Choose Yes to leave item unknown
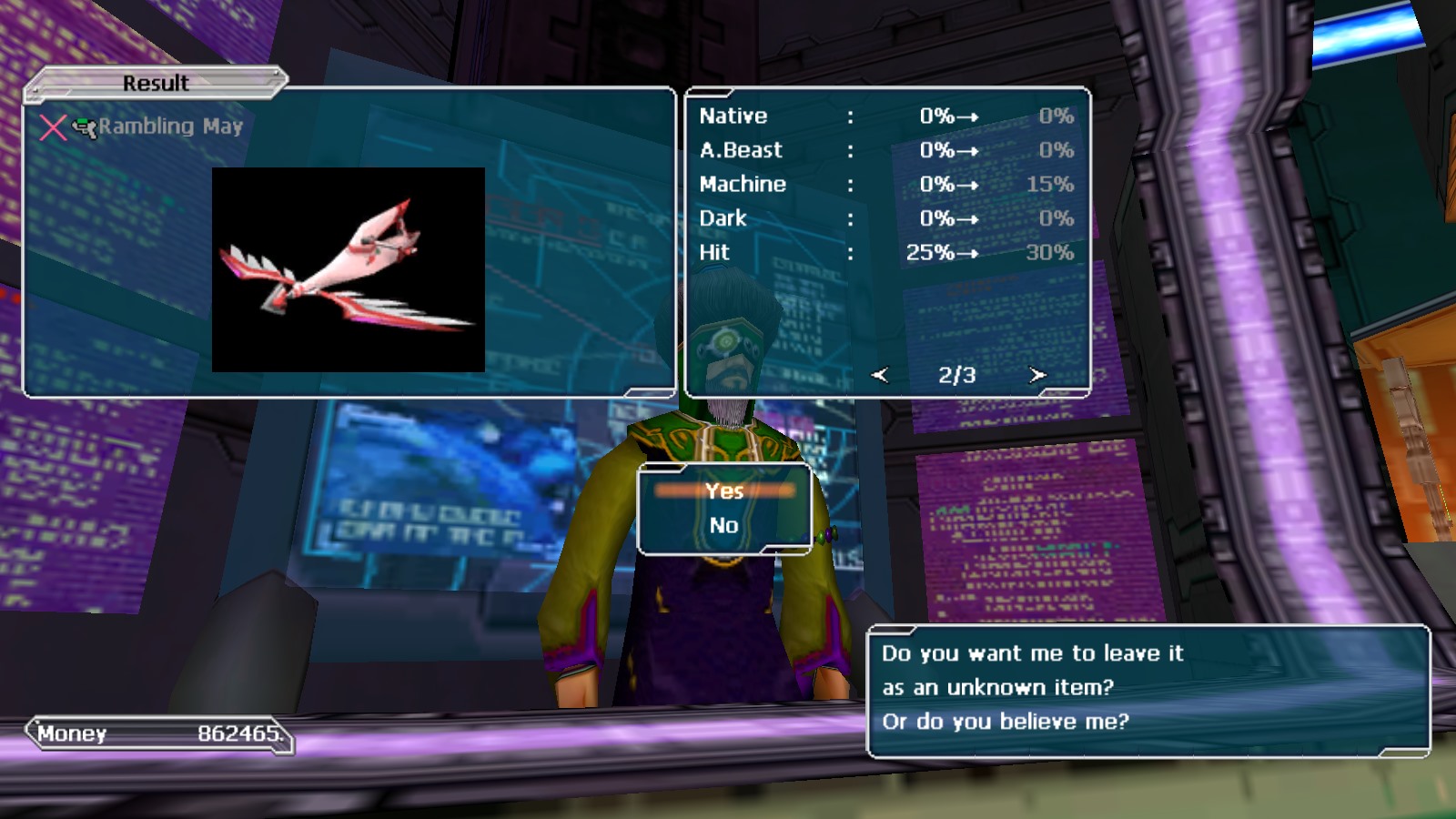1456x819 pixels. [x=724, y=491]
